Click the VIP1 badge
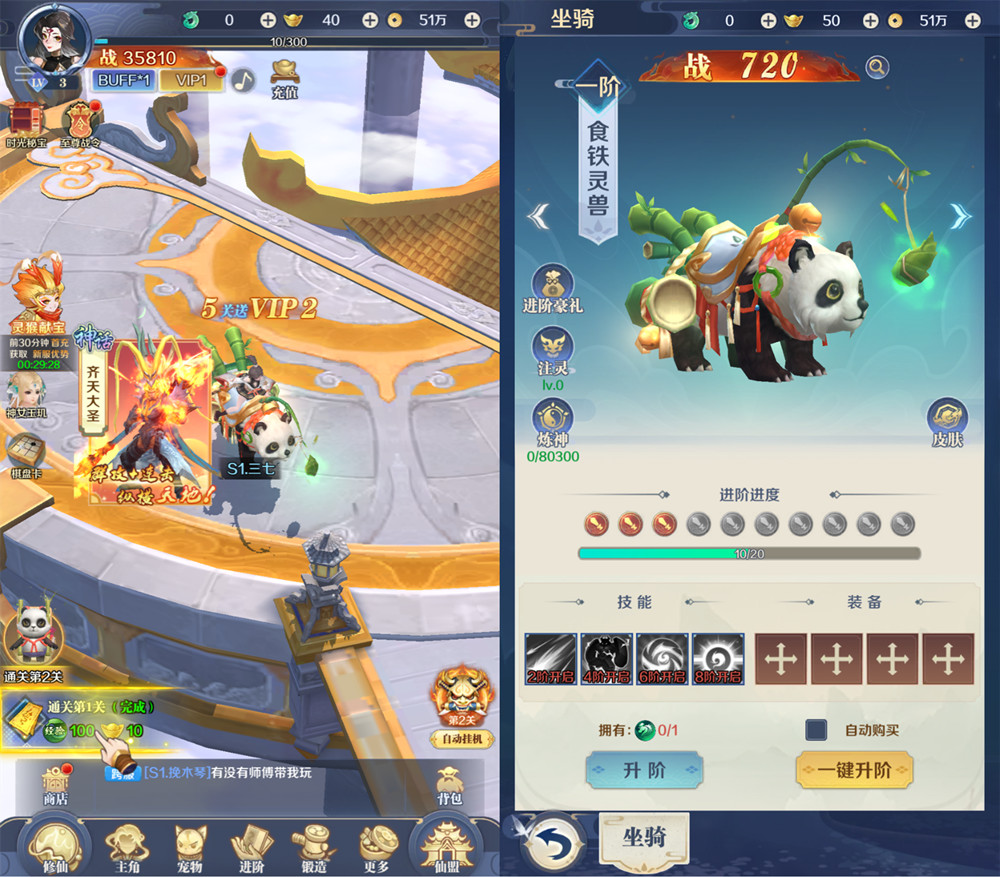1000x877 pixels. tap(195, 80)
